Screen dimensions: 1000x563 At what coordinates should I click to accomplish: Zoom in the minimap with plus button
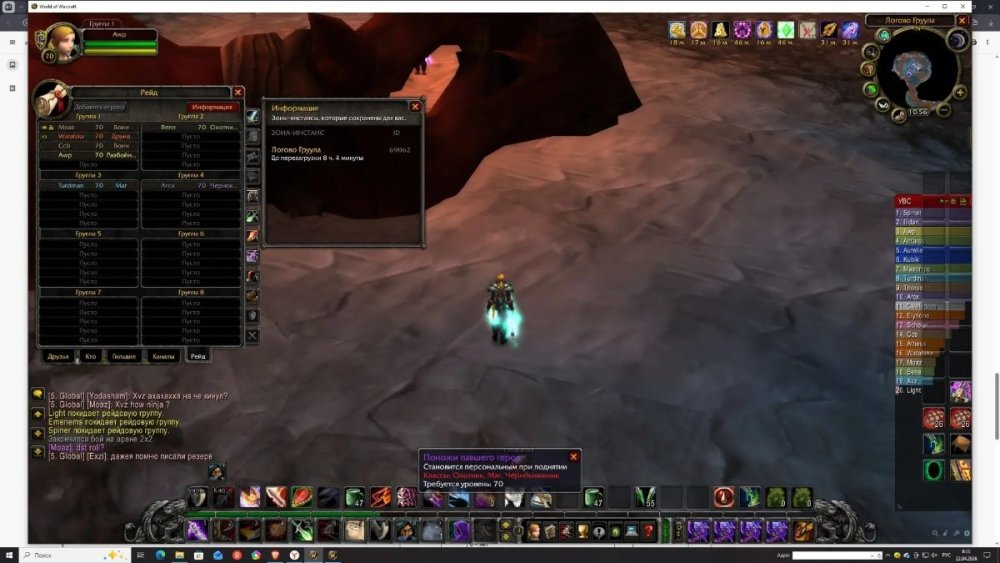coord(960,92)
